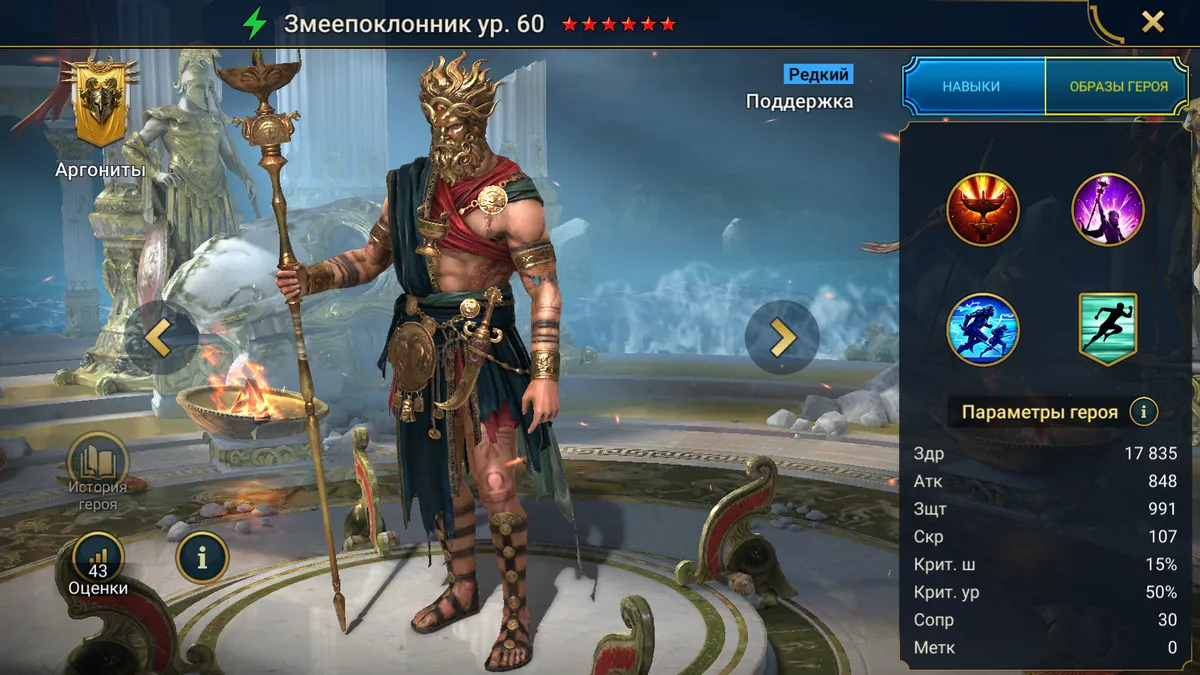Select the purple staff skill icon
Screen dimensions: 1200x675
tap(1108, 210)
